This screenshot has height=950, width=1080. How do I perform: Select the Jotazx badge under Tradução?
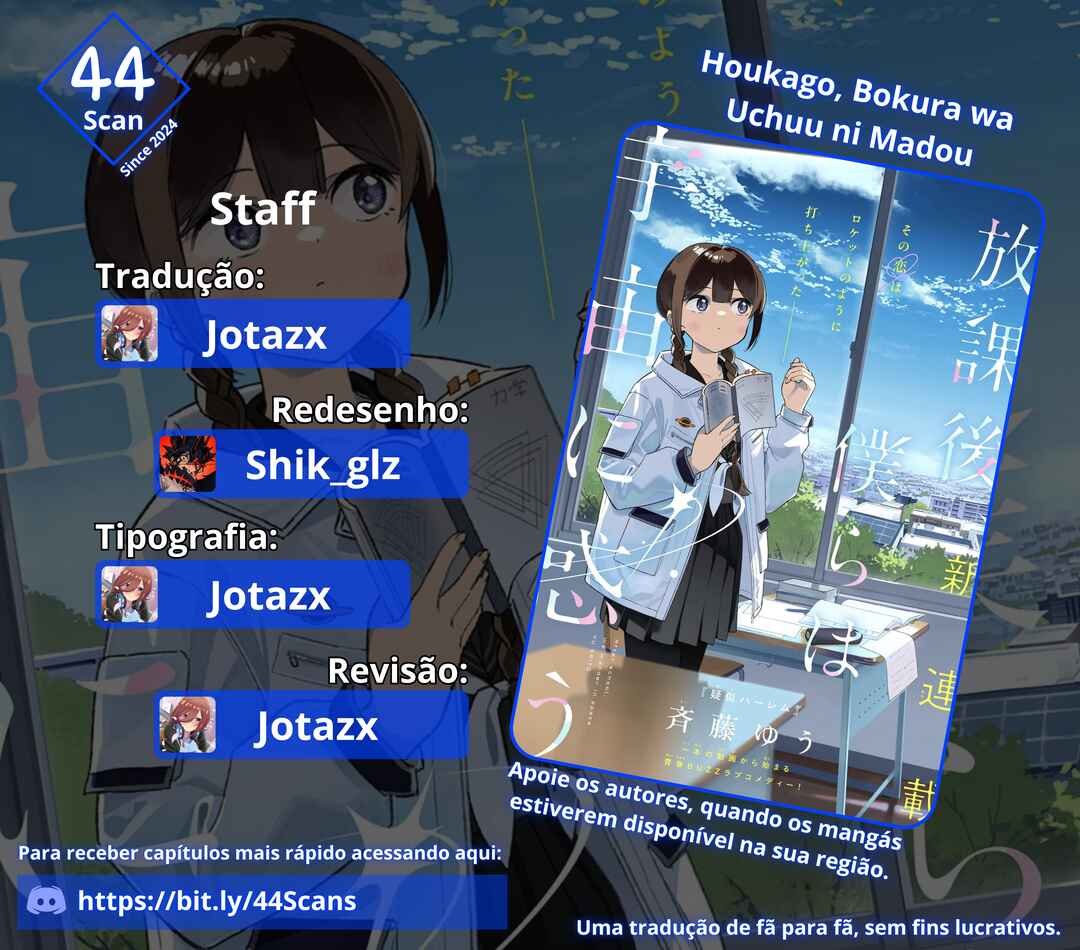coord(255,335)
